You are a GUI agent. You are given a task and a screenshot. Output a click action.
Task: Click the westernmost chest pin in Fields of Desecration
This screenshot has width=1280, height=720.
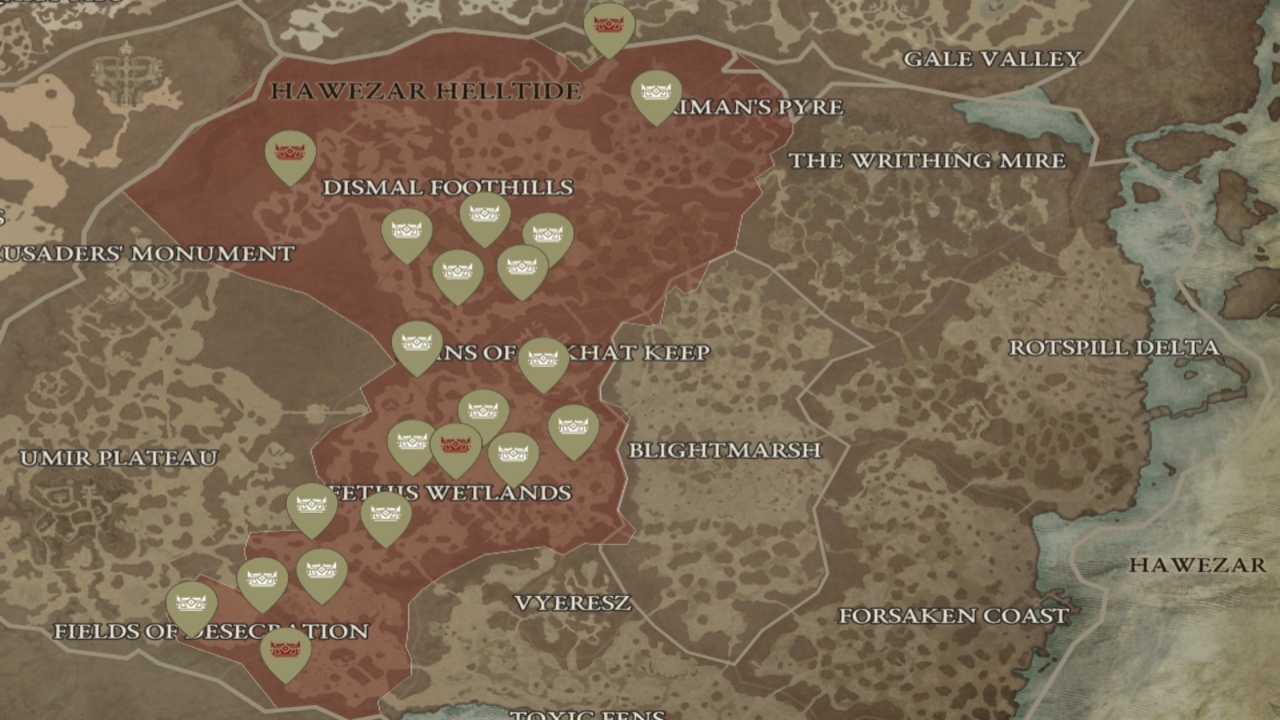pos(189,600)
